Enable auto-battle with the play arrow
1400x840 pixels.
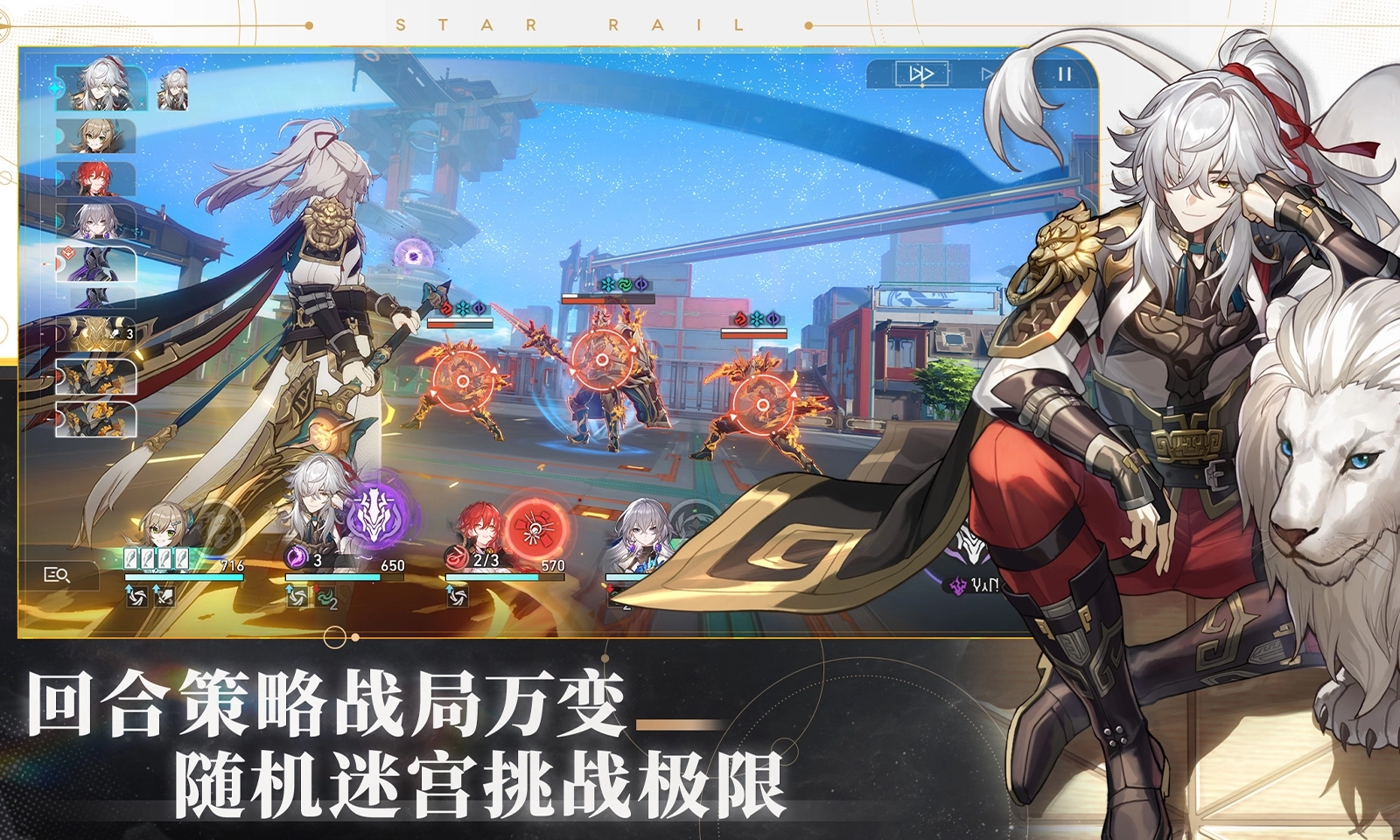(x=986, y=73)
